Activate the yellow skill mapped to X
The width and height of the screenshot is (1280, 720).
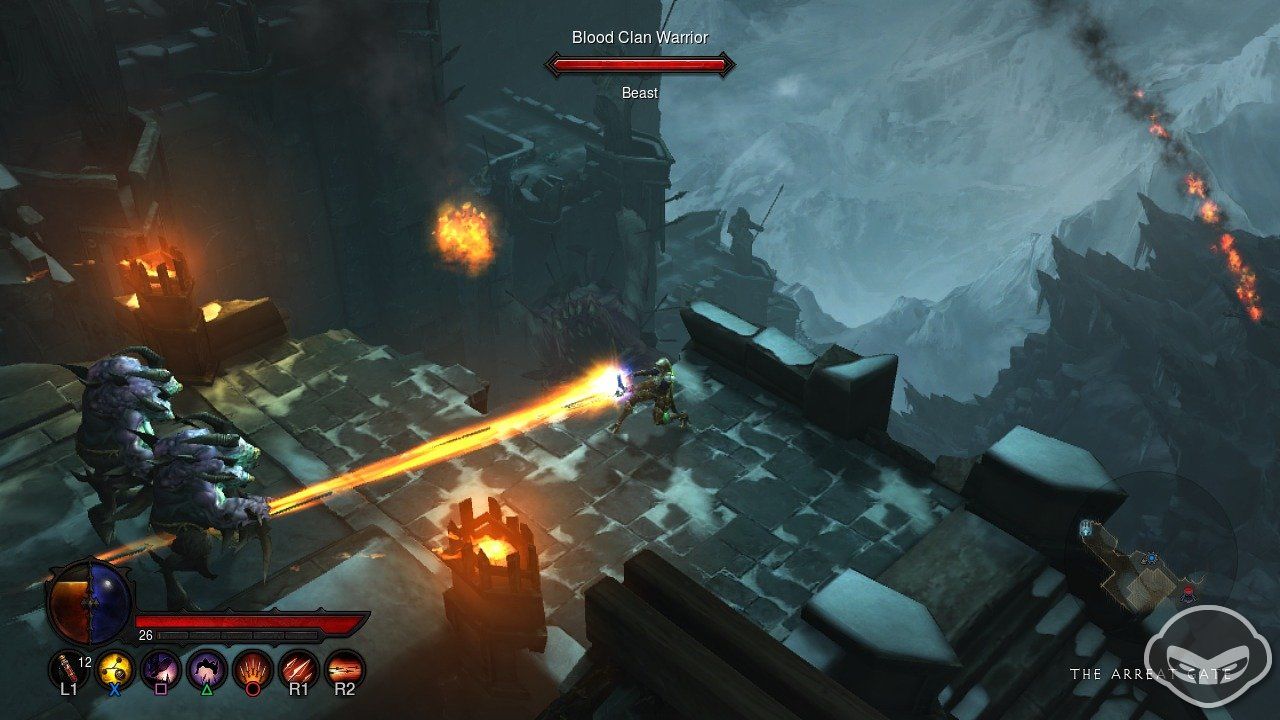coord(114,667)
